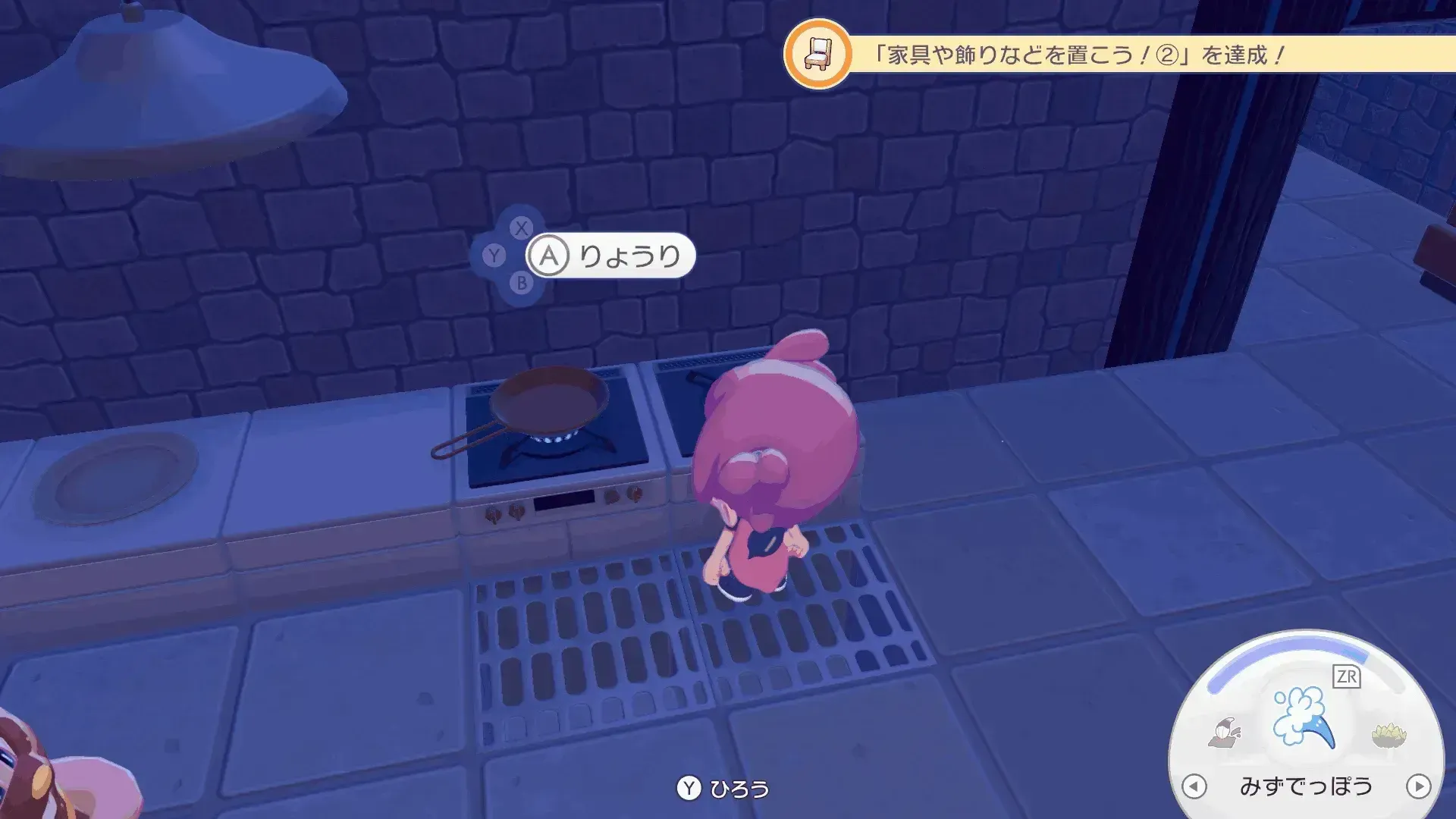The height and width of the screenshot is (819, 1456).
Task: Click the chair icon on the achievement banner
Action: click(x=821, y=53)
